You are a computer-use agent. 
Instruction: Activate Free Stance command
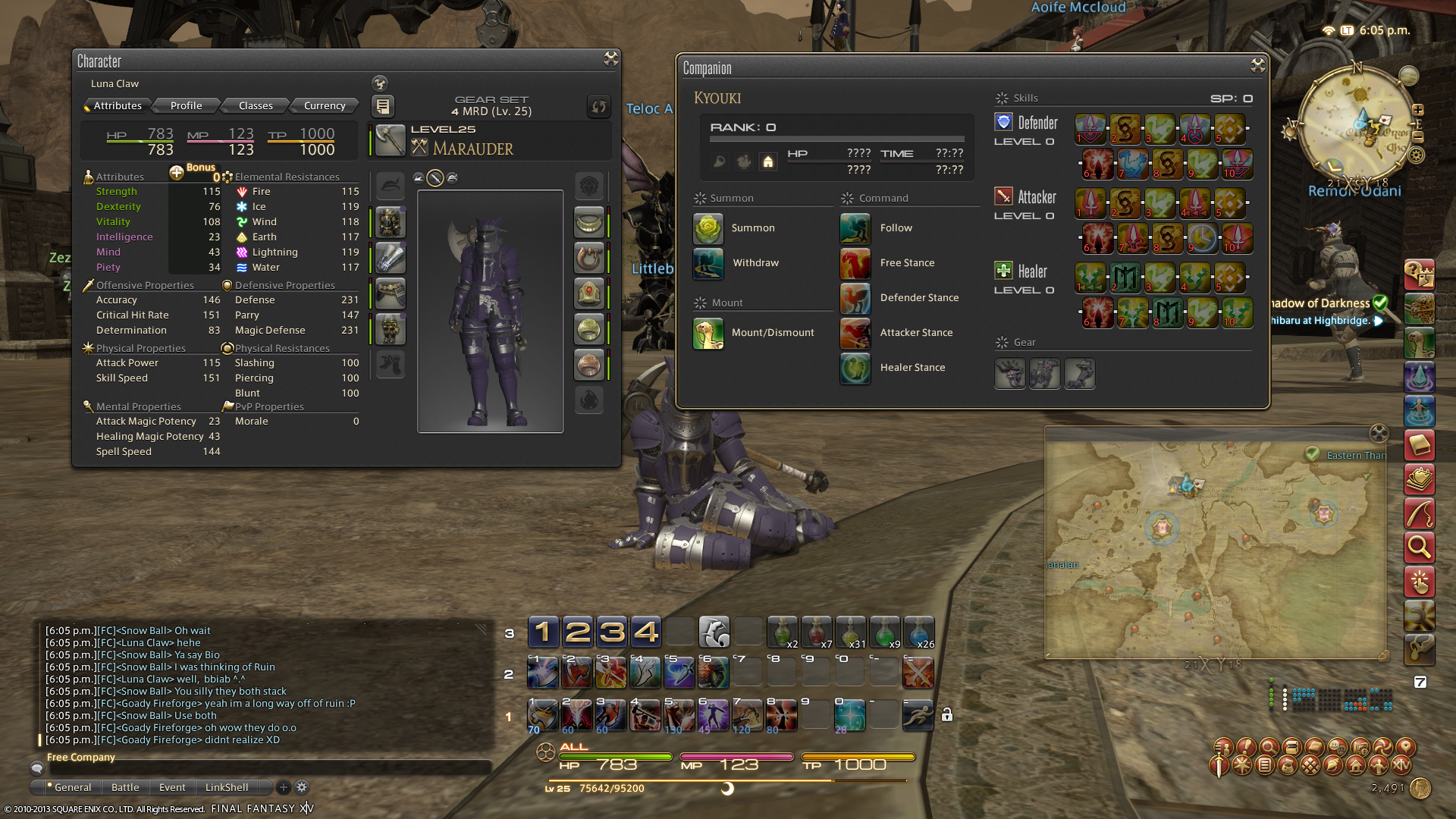click(x=855, y=263)
